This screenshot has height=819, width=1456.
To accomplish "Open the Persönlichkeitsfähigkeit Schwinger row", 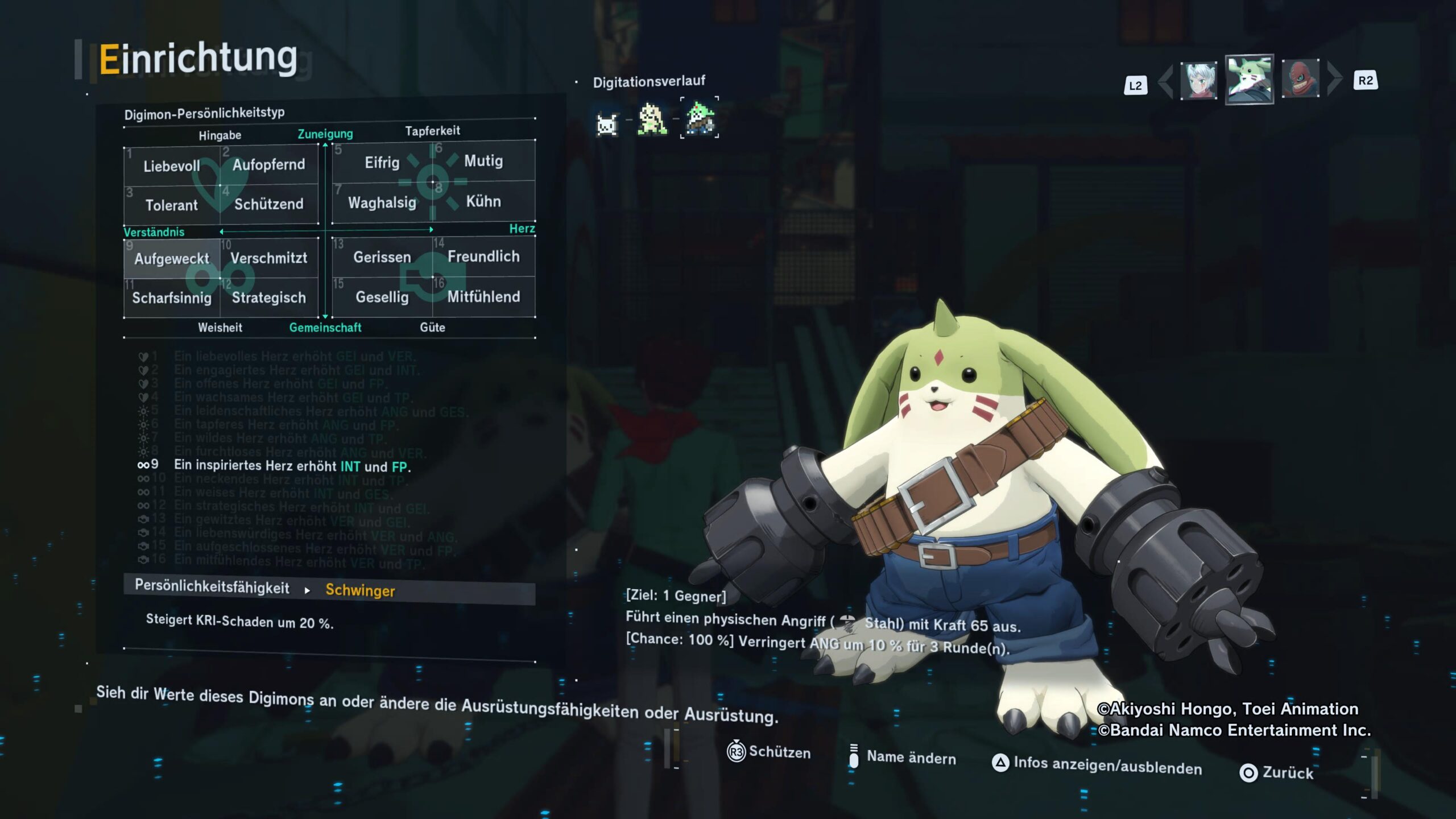I will [329, 590].
